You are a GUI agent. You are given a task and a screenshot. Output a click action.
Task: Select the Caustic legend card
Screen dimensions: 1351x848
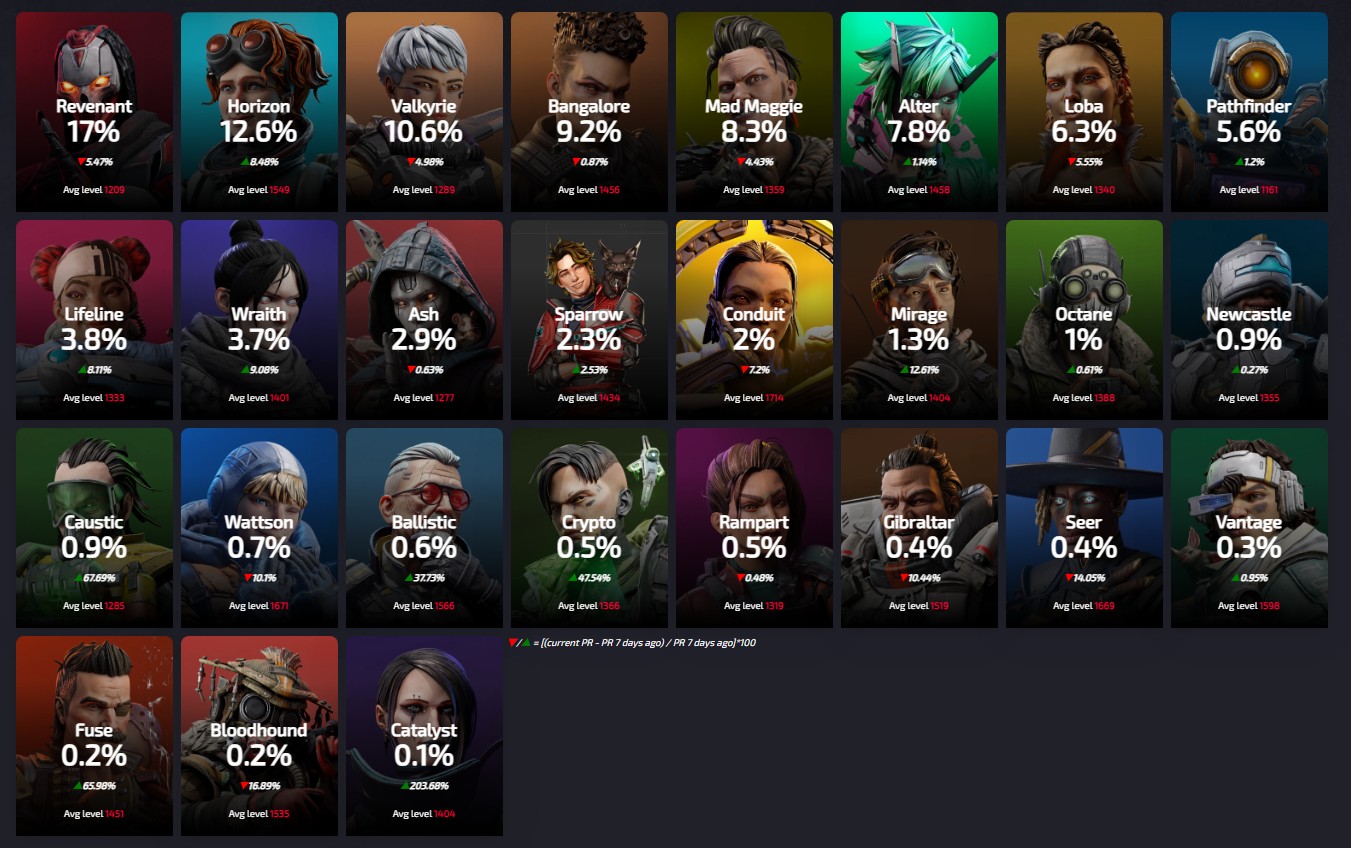[94, 528]
